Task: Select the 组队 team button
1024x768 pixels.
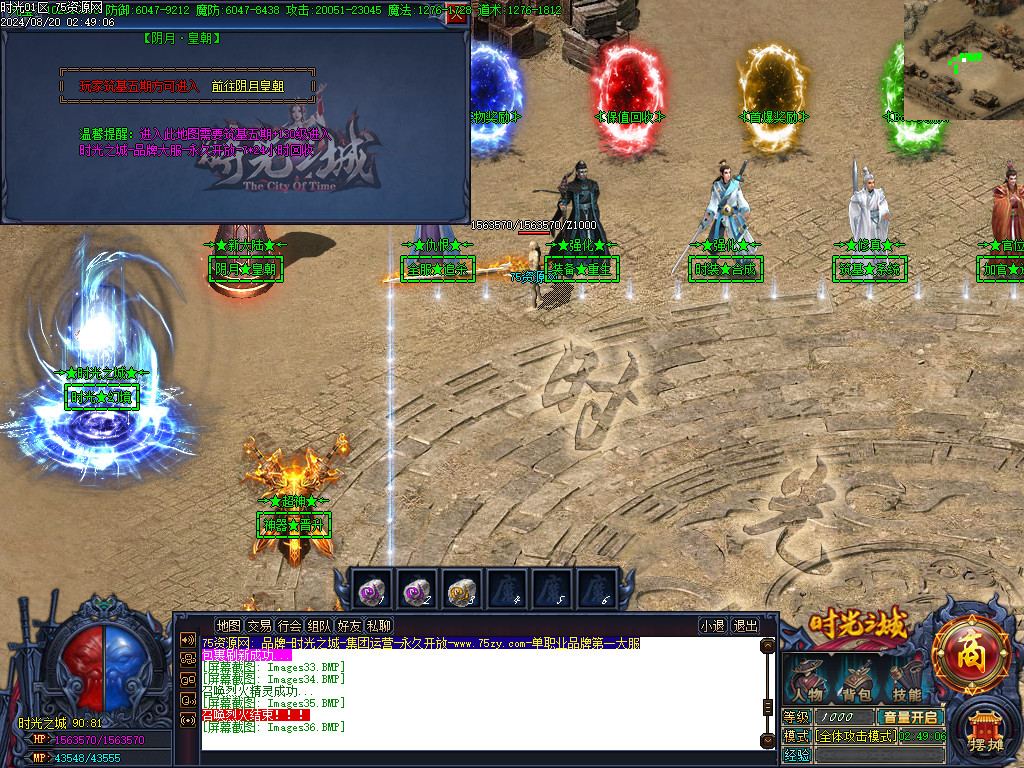Action: pyautogui.click(x=319, y=626)
